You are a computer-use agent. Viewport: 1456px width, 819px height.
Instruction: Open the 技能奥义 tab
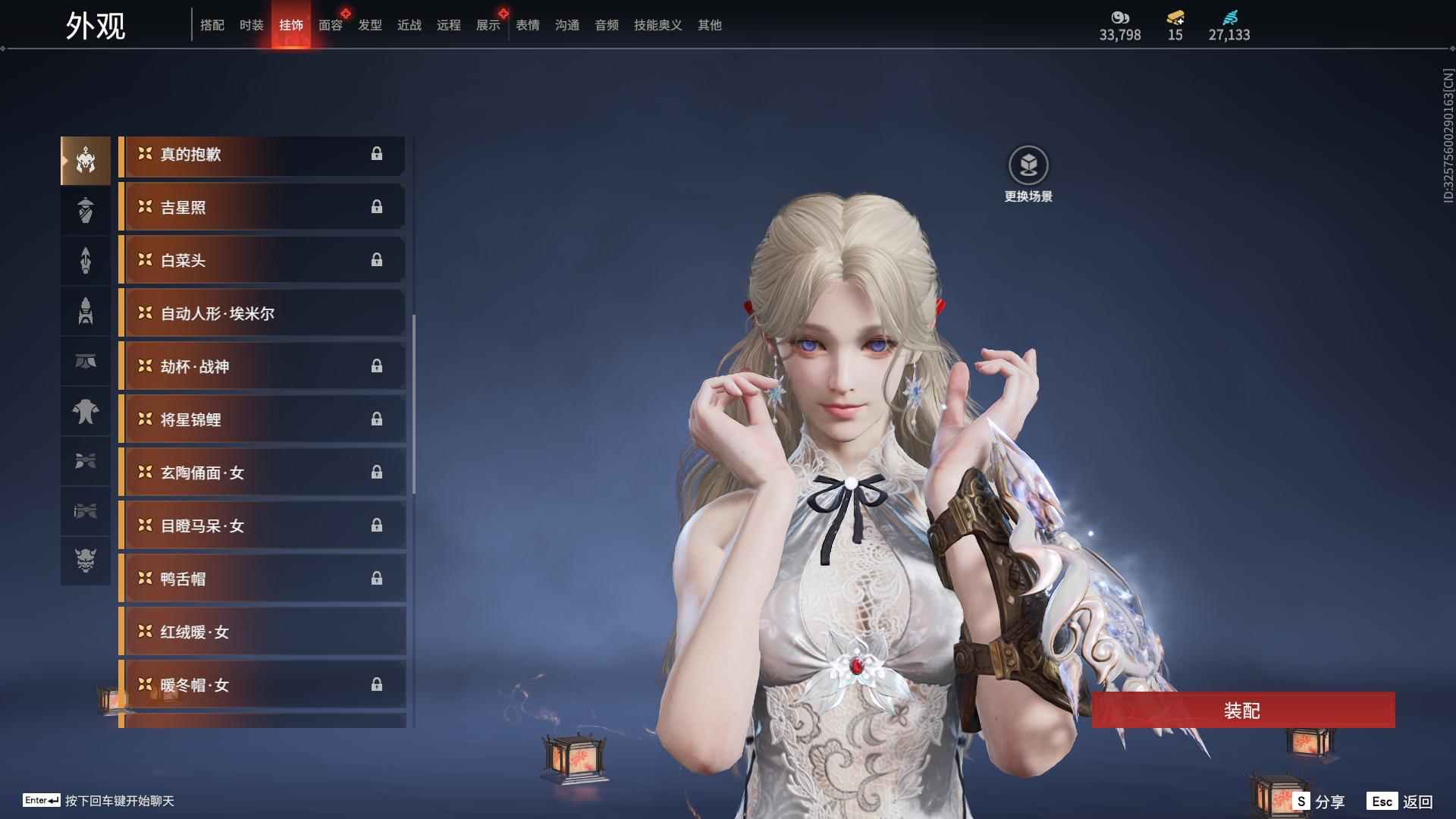click(x=657, y=25)
